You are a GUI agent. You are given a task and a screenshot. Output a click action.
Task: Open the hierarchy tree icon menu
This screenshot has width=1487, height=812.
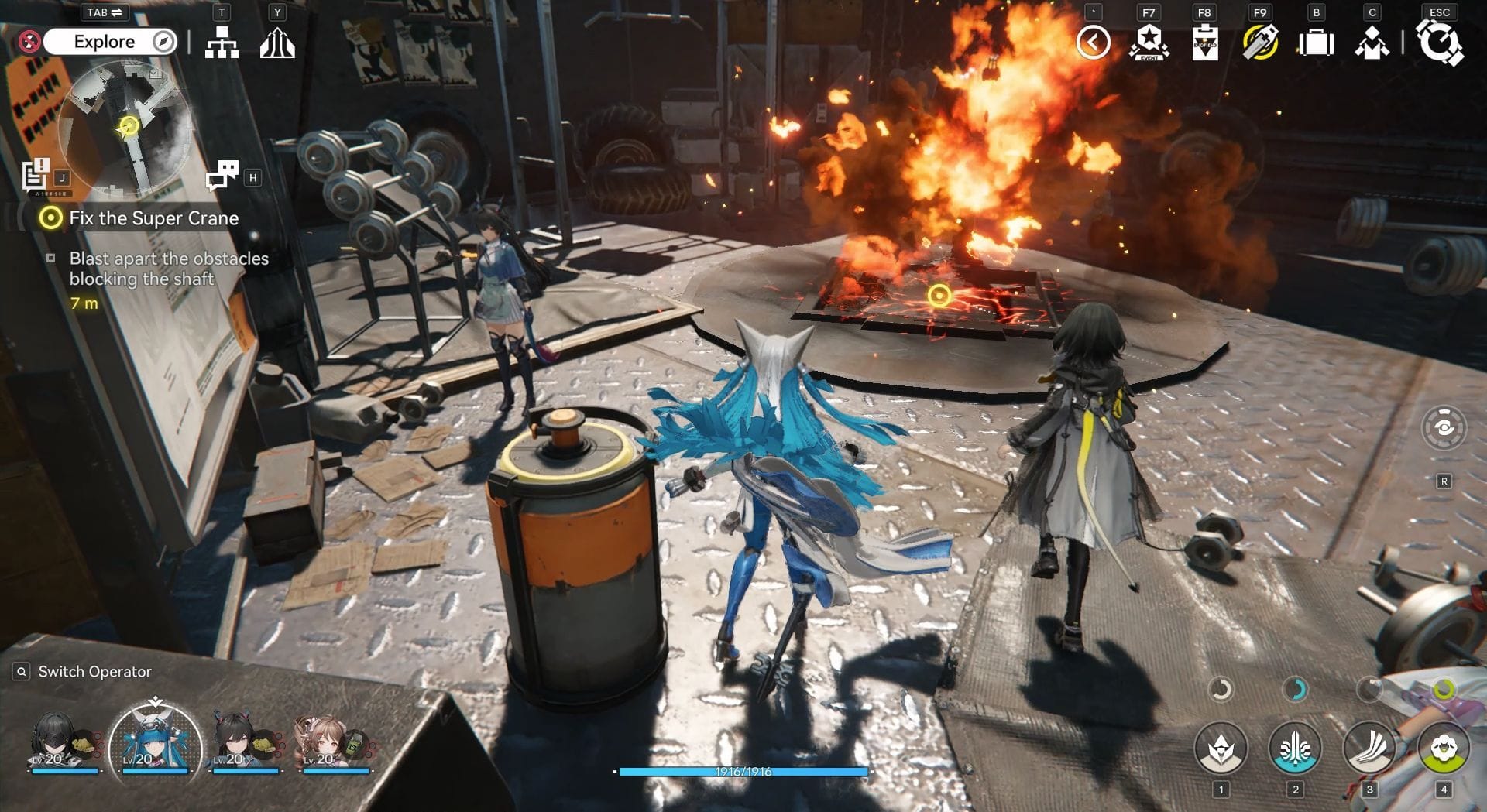coord(222,43)
